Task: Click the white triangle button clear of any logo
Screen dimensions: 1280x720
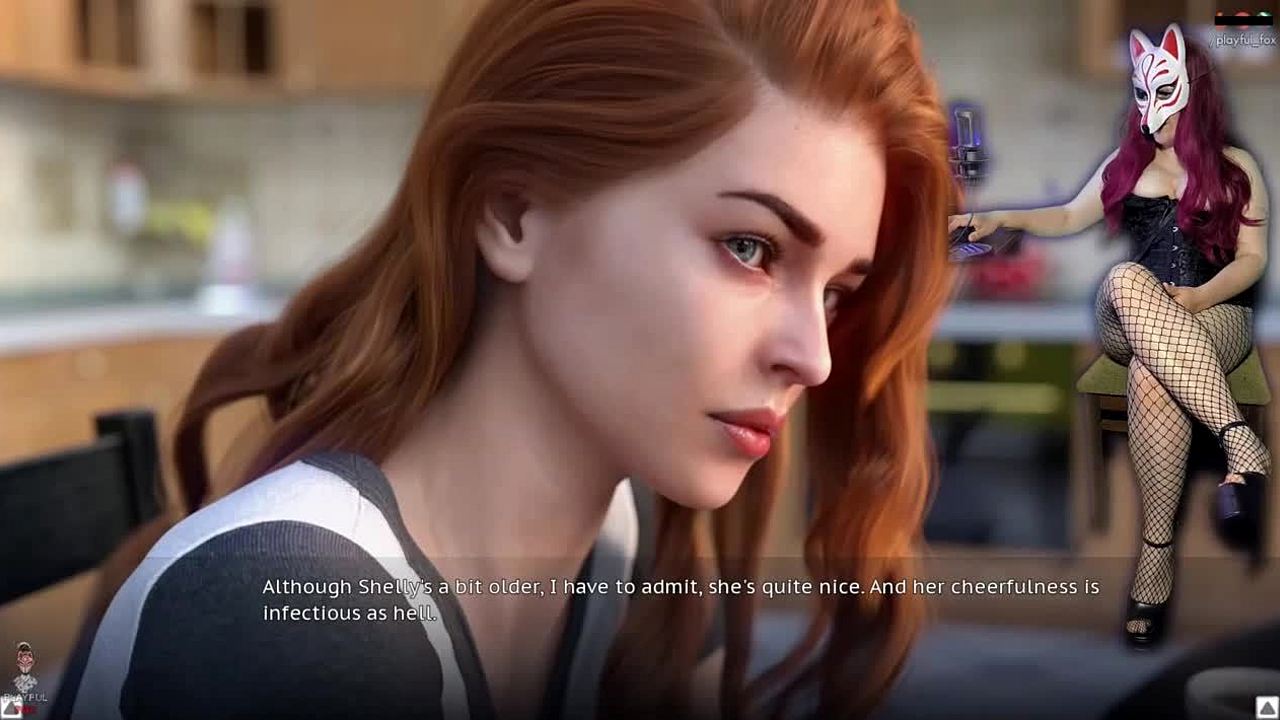Action: (1266, 708)
